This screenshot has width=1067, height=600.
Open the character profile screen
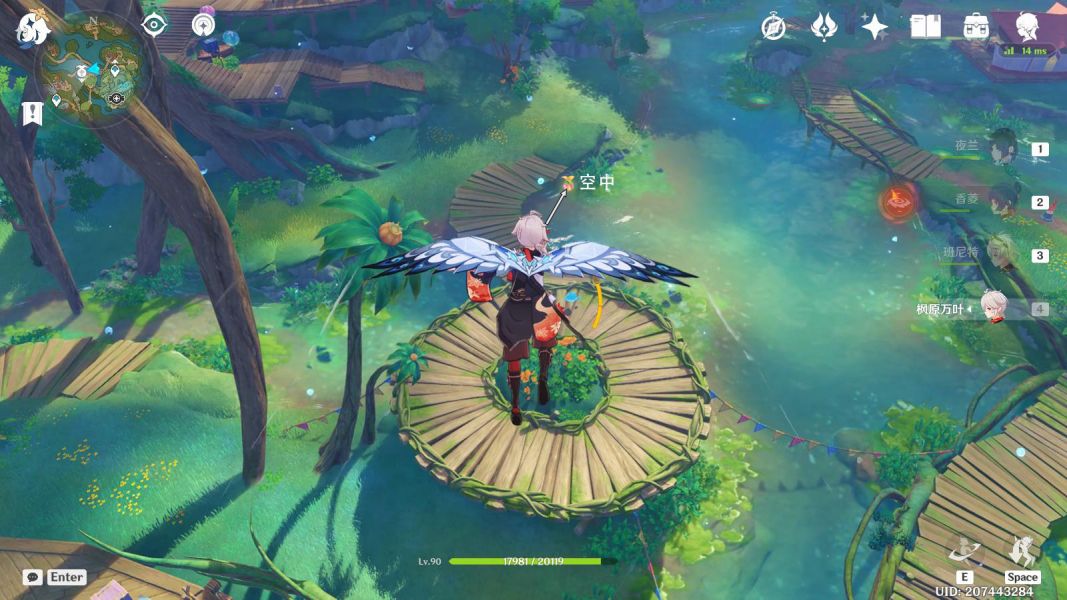[x=1027, y=26]
